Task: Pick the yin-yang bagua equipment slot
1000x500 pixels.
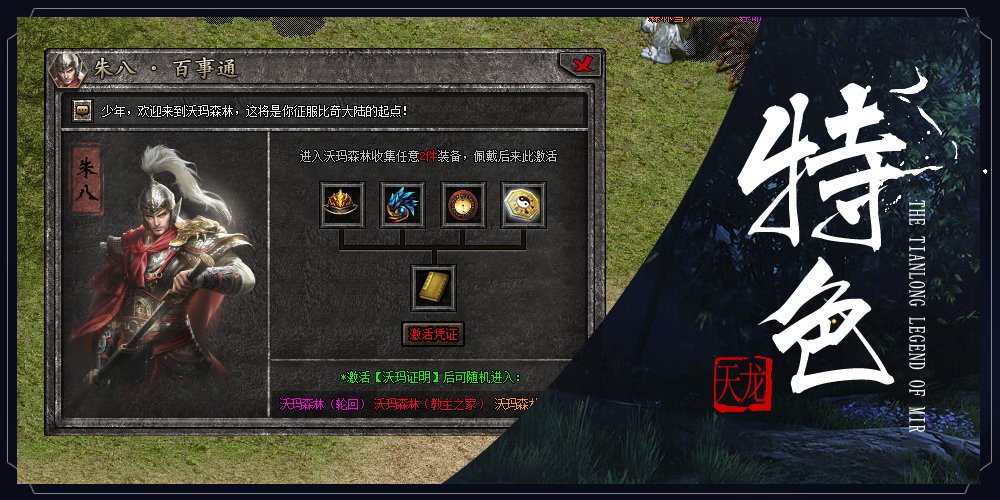Action: coord(523,205)
